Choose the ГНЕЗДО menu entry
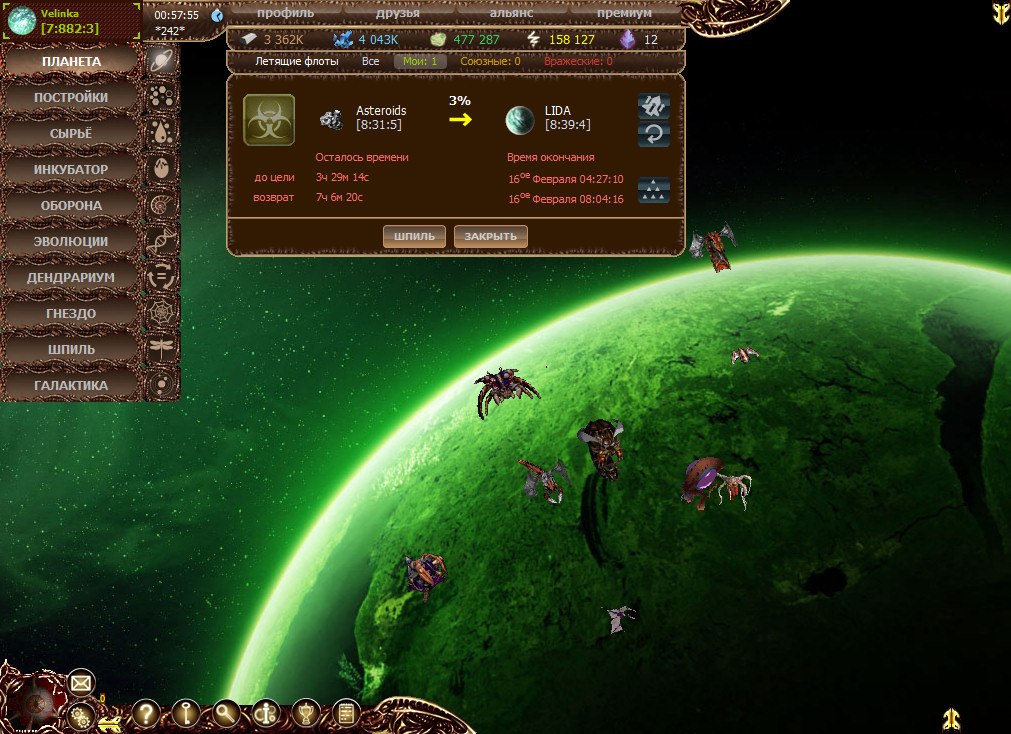 [x=70, y=314]
